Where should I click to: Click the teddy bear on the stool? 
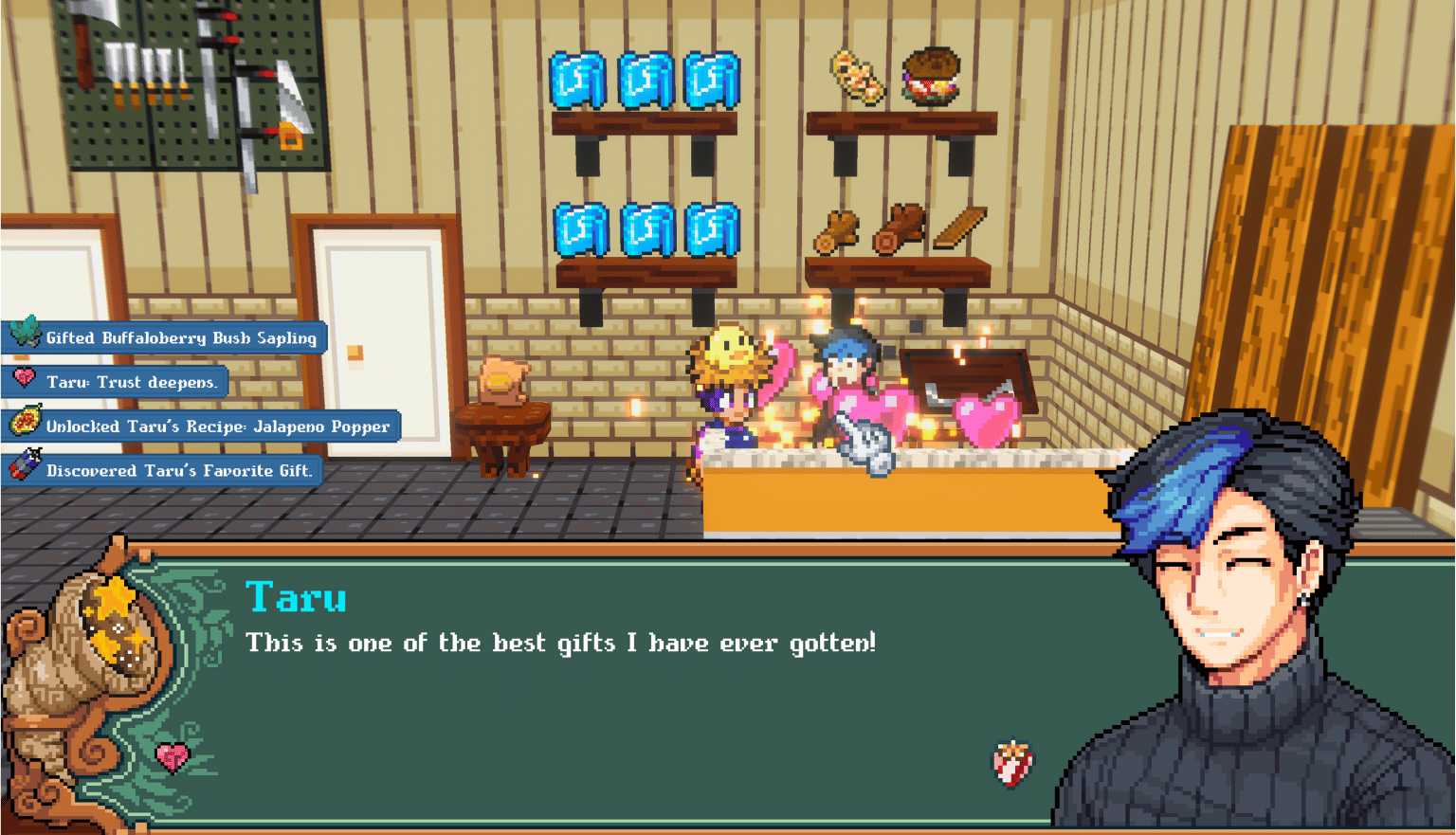click(500, 379)
